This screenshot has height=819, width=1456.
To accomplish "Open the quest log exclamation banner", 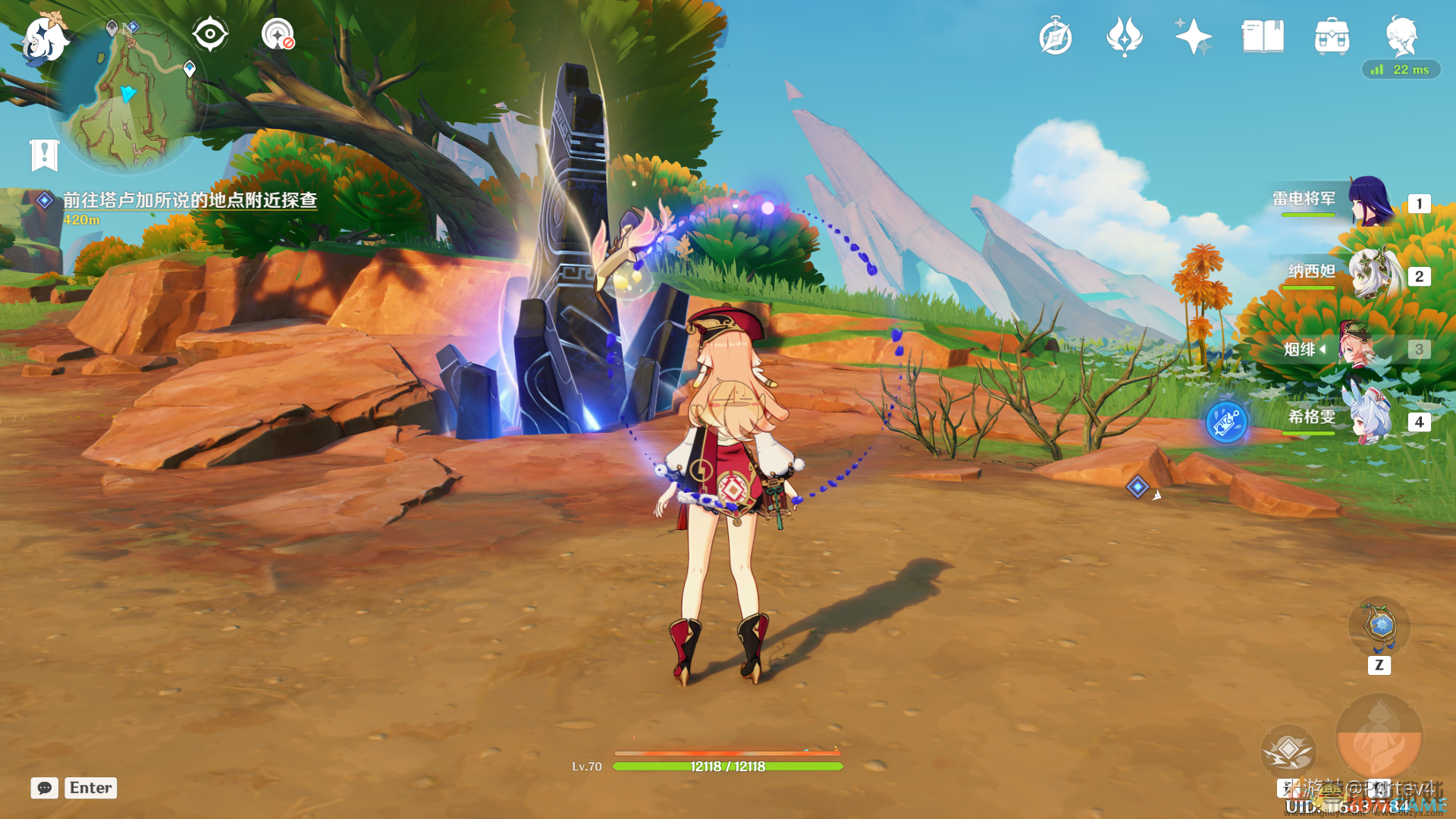I will 44,155.
